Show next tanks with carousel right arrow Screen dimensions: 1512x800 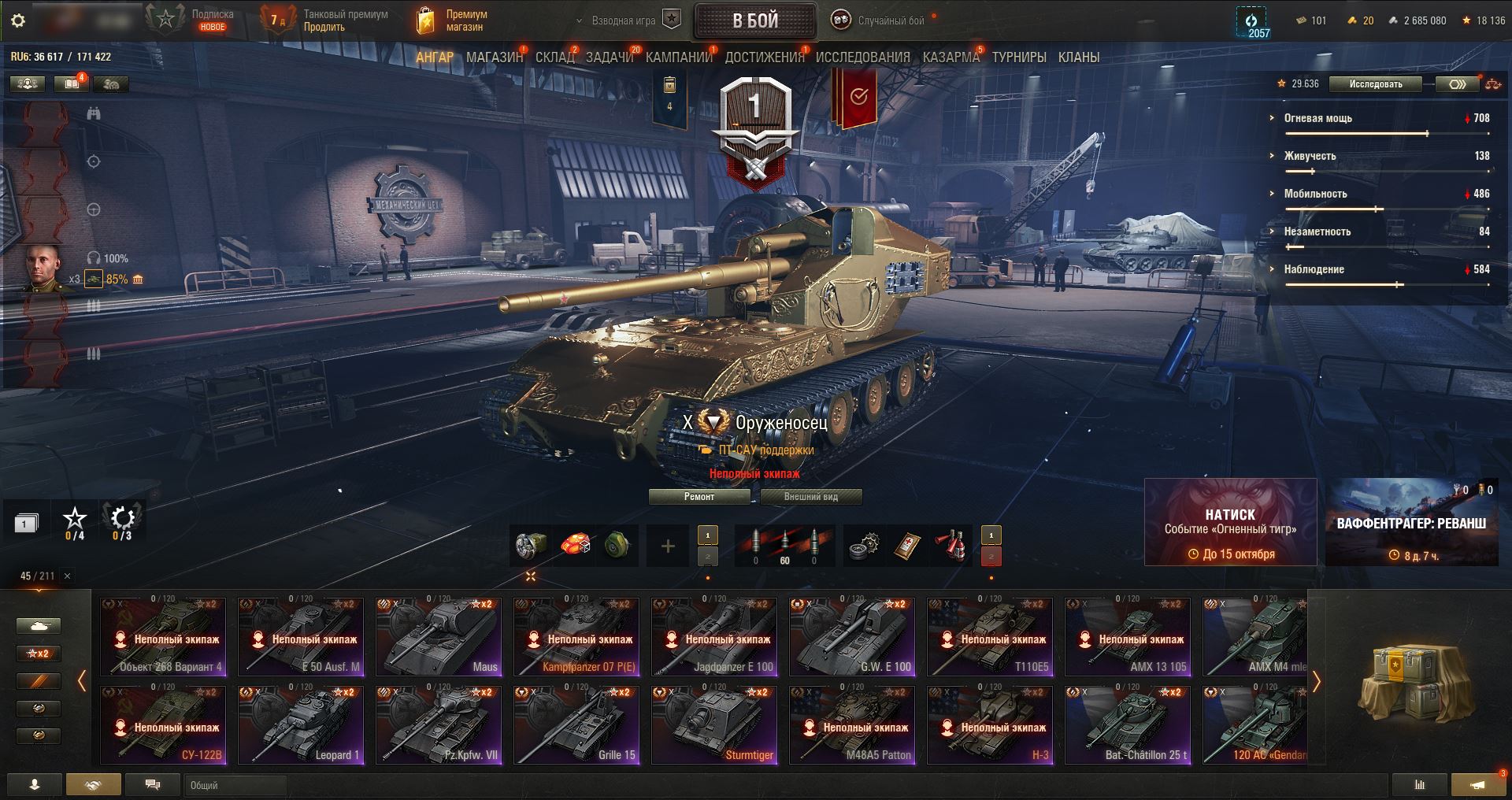click(x=1316, y=681)
